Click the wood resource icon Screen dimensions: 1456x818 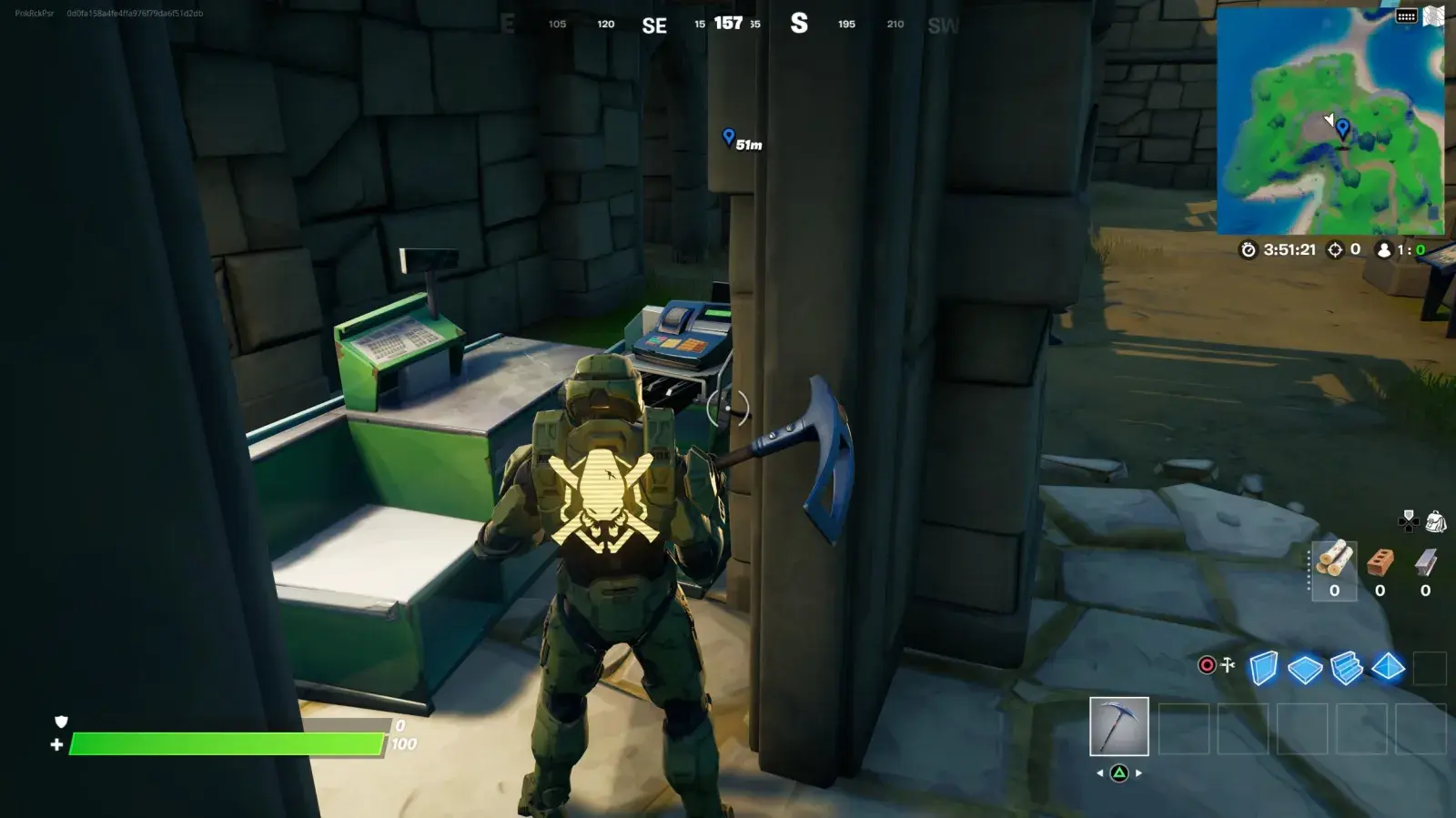1335,563
